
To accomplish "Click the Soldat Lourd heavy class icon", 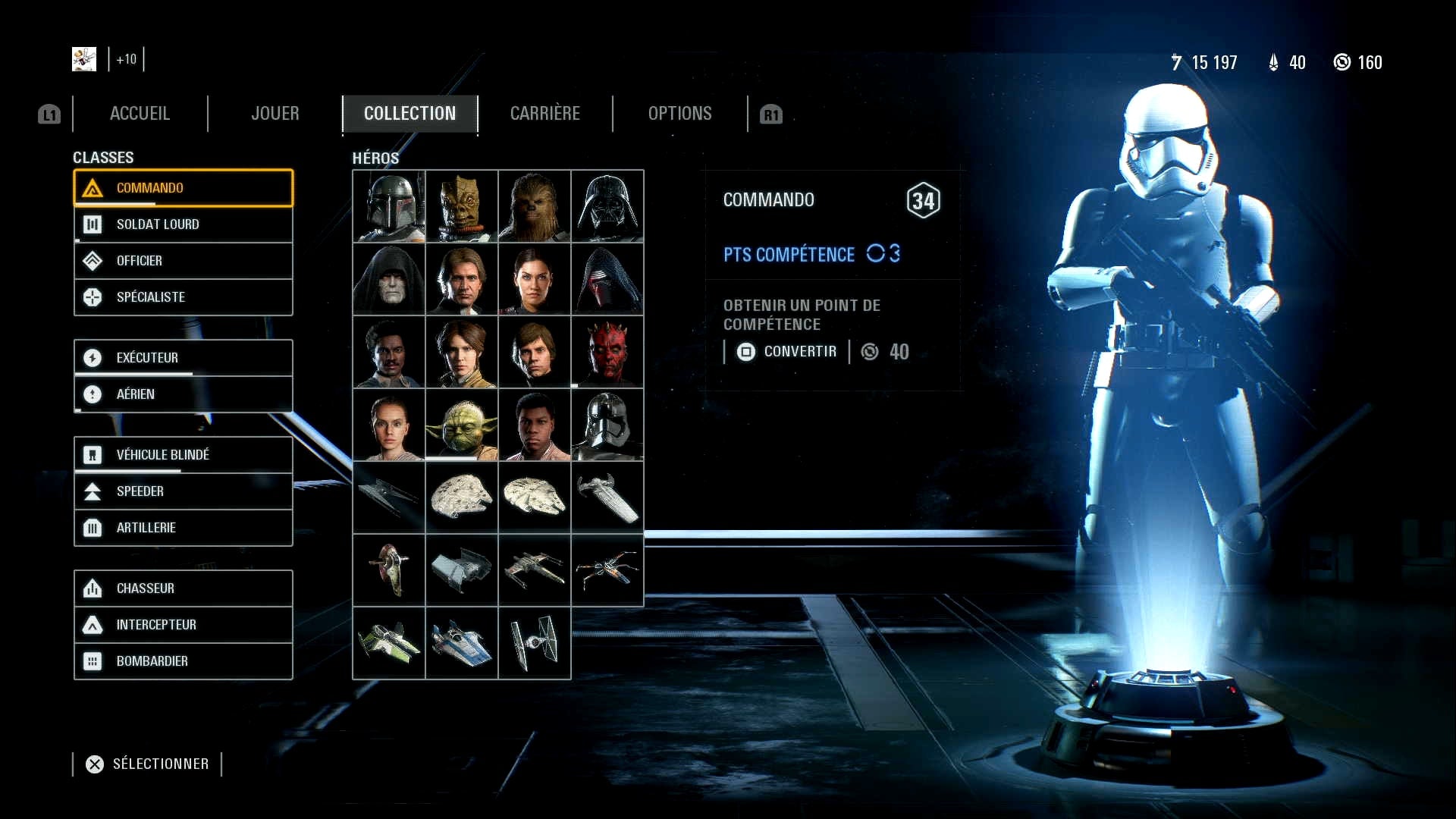I will click(93, 224).
